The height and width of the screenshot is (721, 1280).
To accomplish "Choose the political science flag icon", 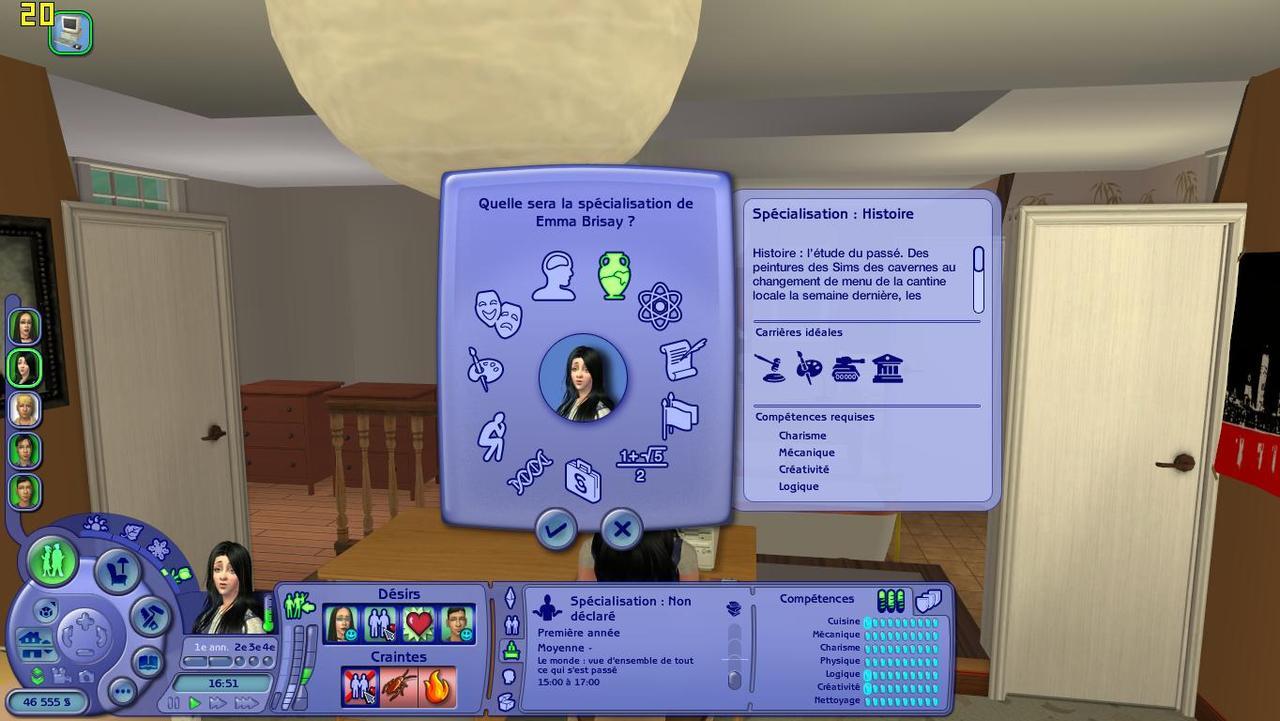I will tap(680, 416).
